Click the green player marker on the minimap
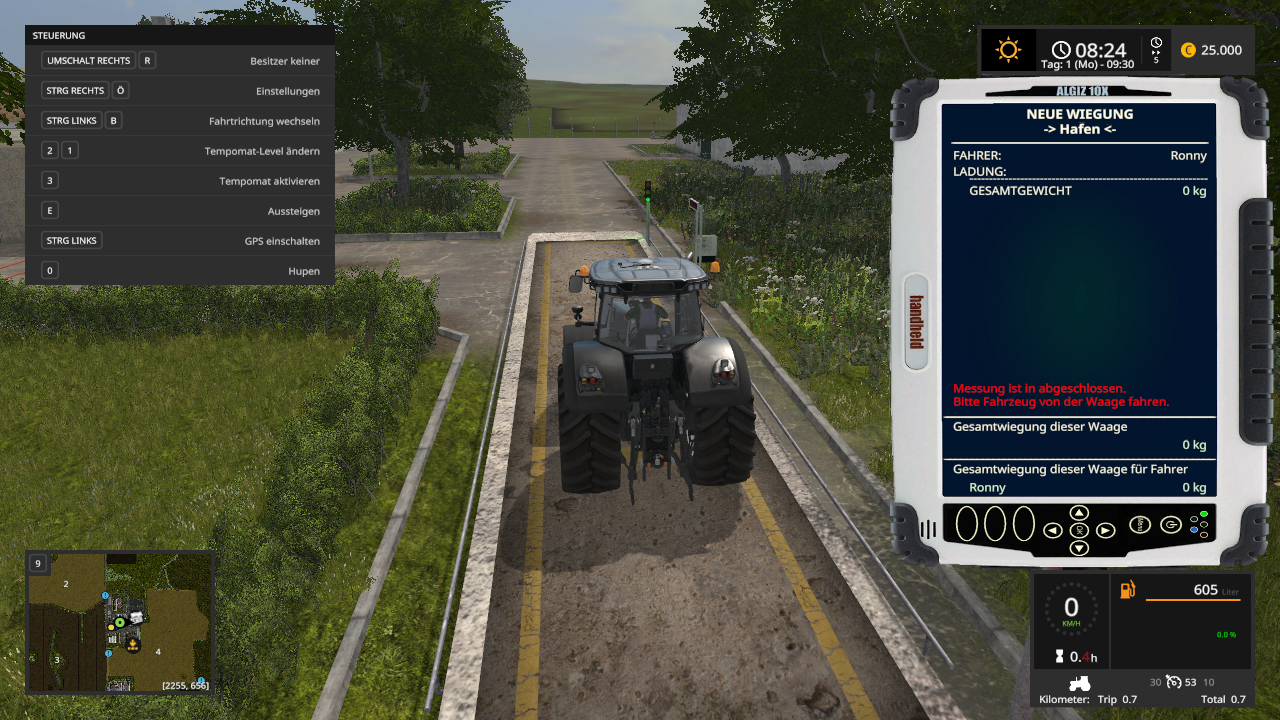 119,623
